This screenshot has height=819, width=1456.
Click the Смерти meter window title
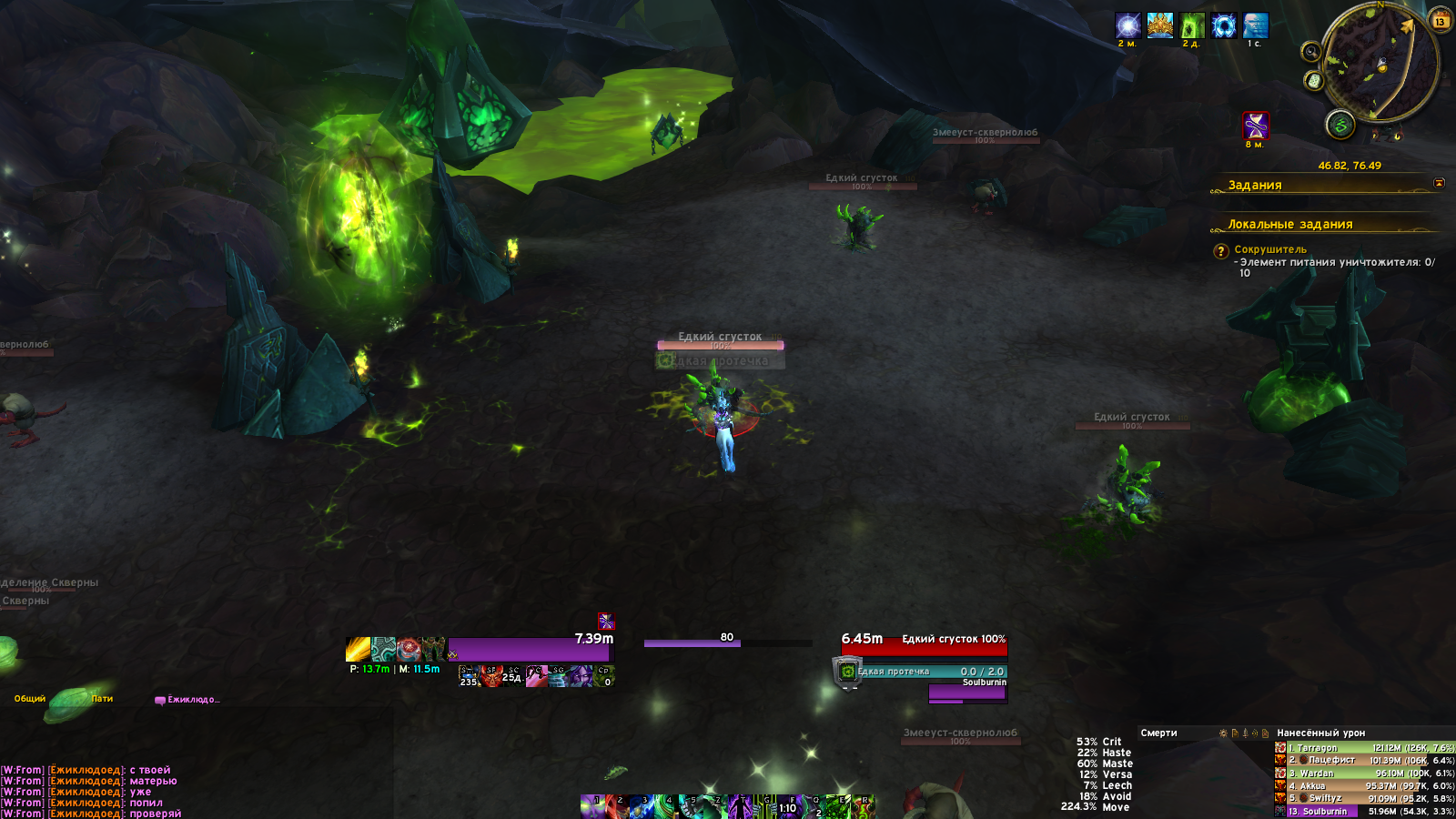(x=1158, y=733)
